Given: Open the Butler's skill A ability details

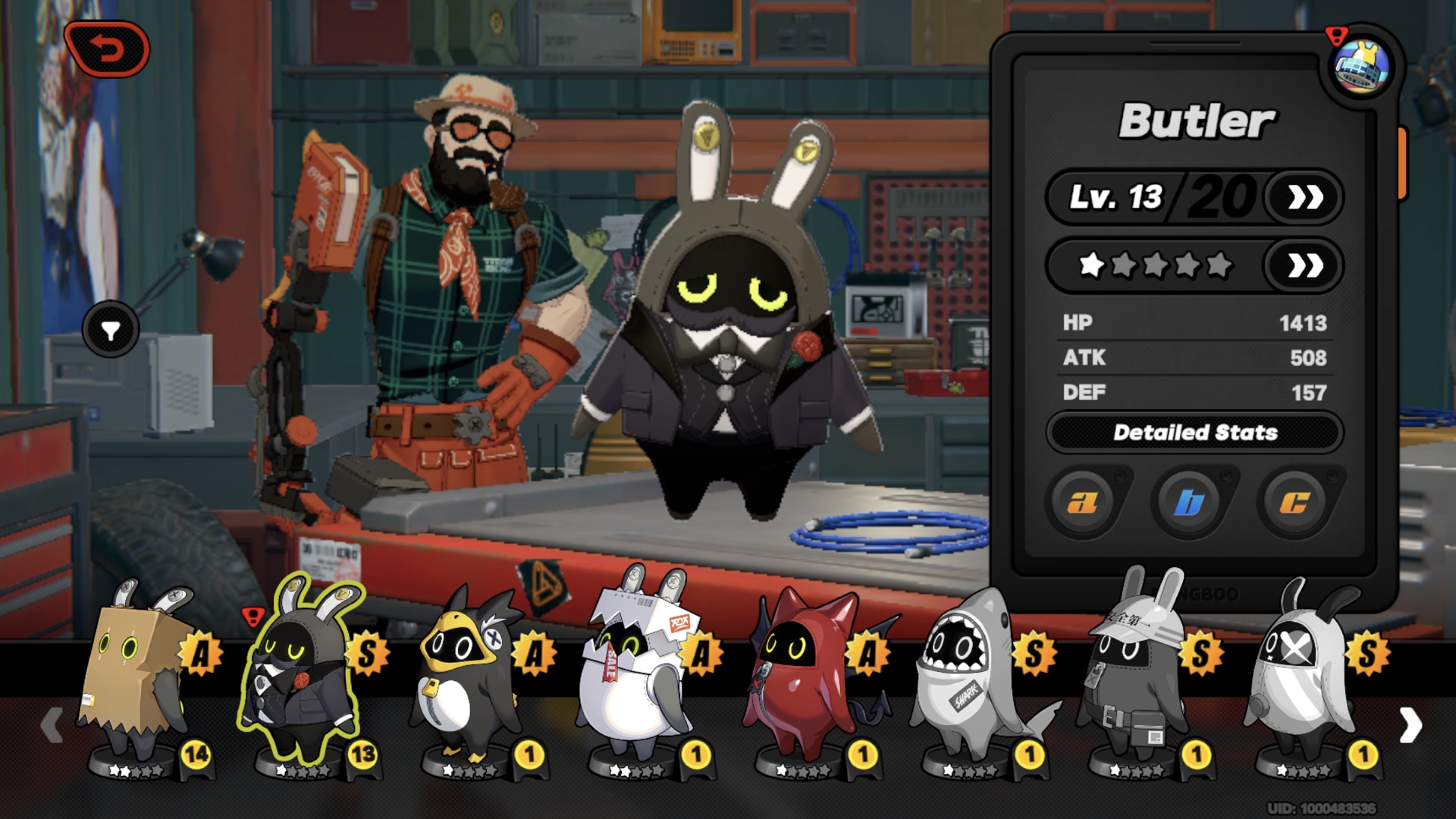Looking at the screenshot, I should pyautogui.click(x=1084, y=502).
